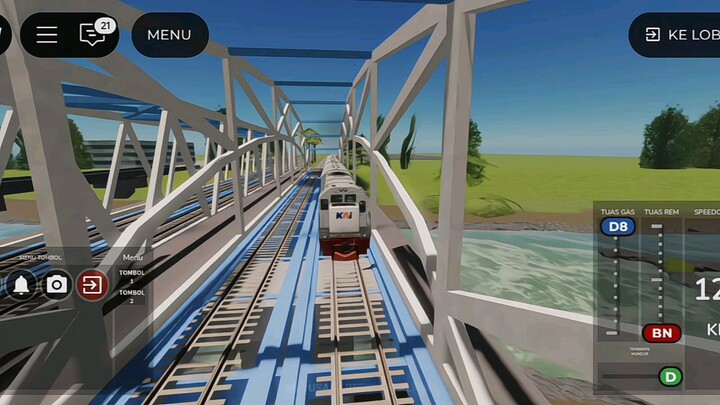Click the red exit-arrow button
The width and height of the screenshot is (720, 405).
92,285
